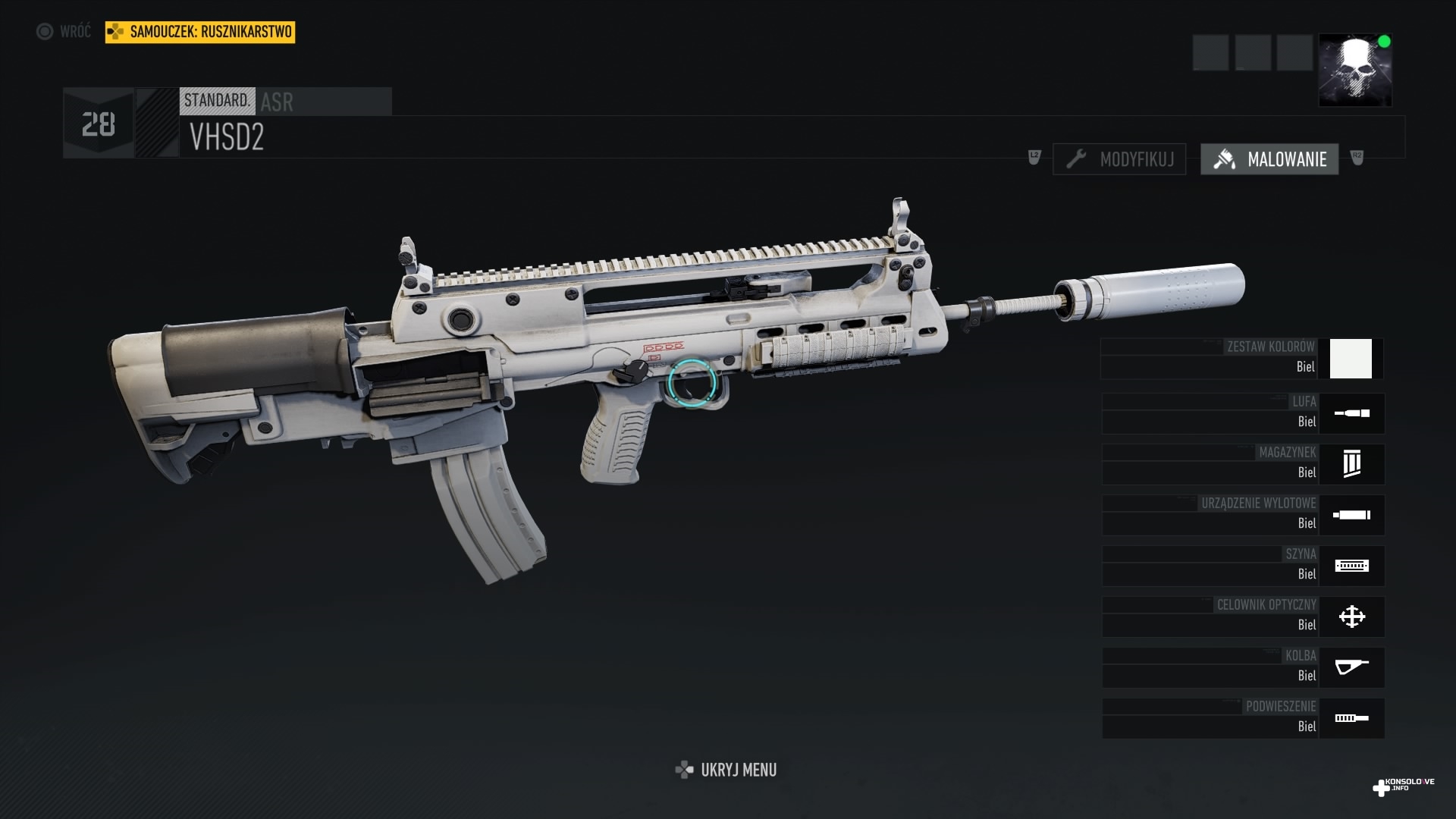The width and height of the screenshot is (1456, 819).
Task: Select the Celownik optyczny paint slot
Action: coord(1243,617)
